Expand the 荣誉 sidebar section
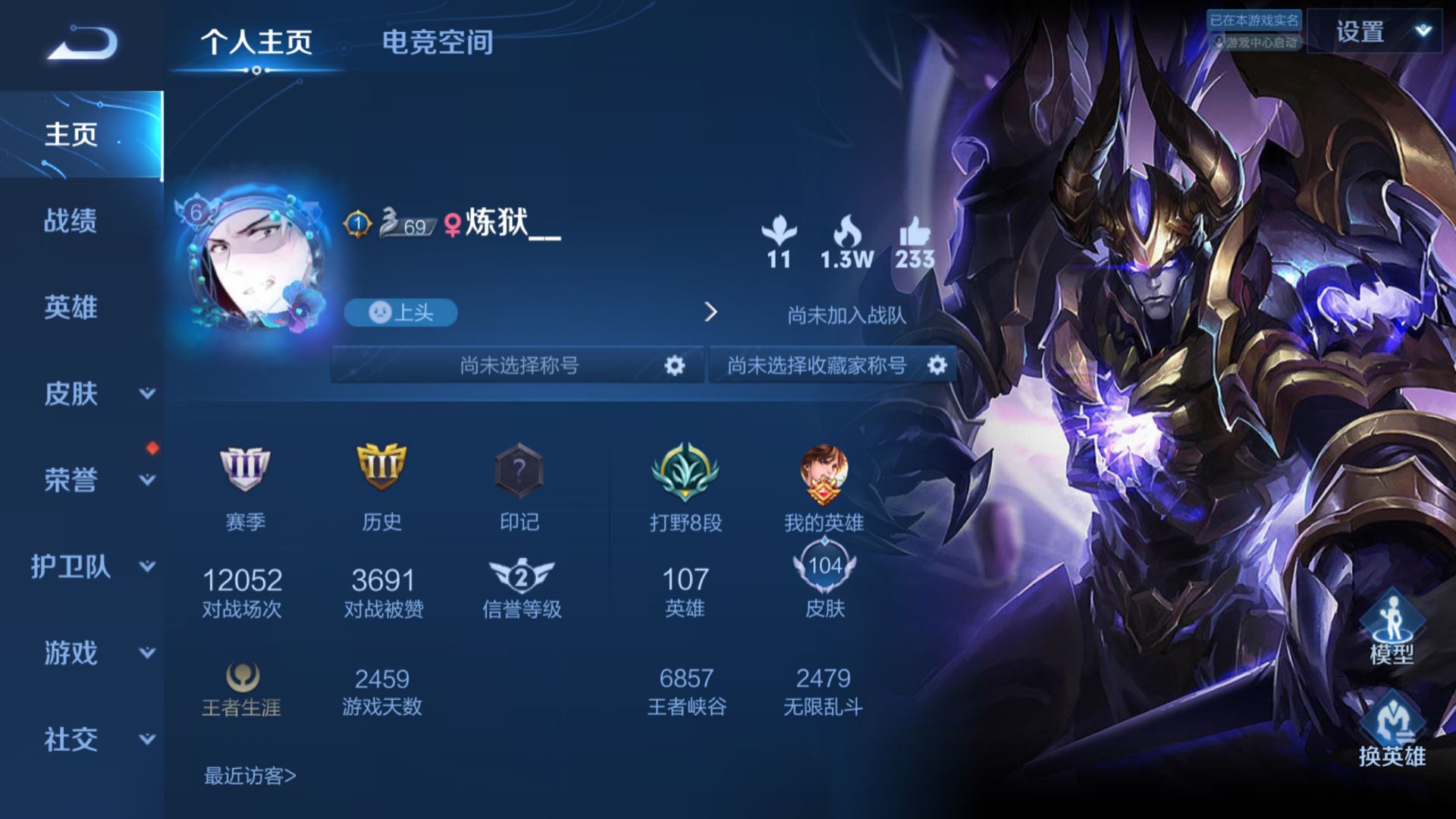This screenshot has height=819, width=1456. (147, 480)
